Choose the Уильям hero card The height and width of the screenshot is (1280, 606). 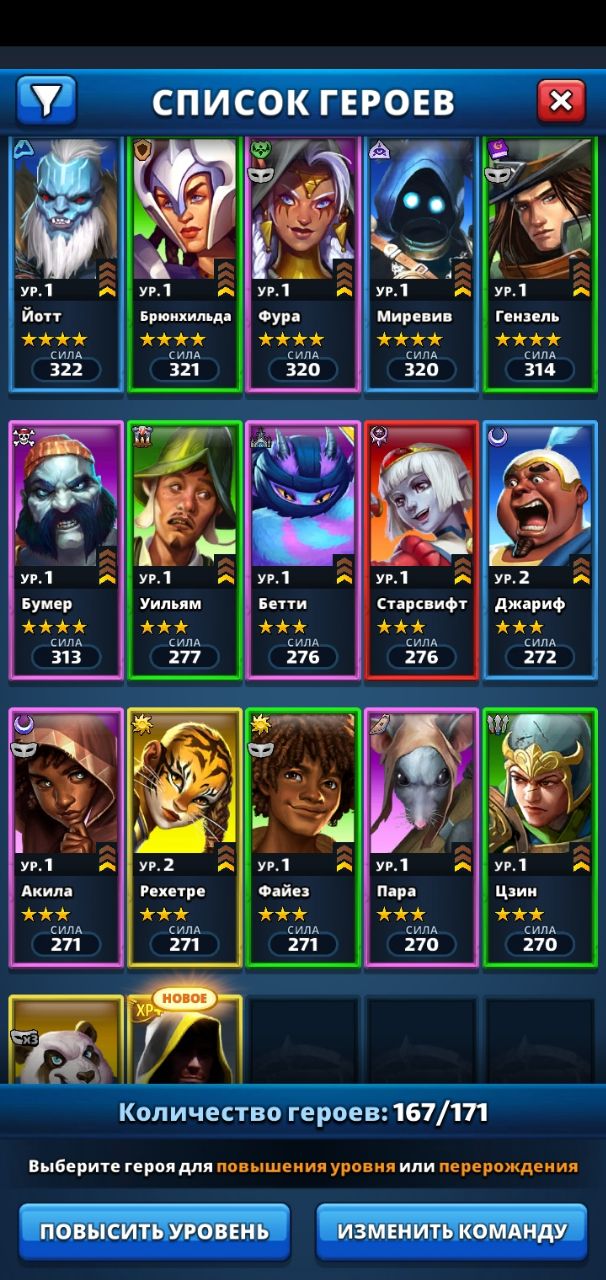185,550
